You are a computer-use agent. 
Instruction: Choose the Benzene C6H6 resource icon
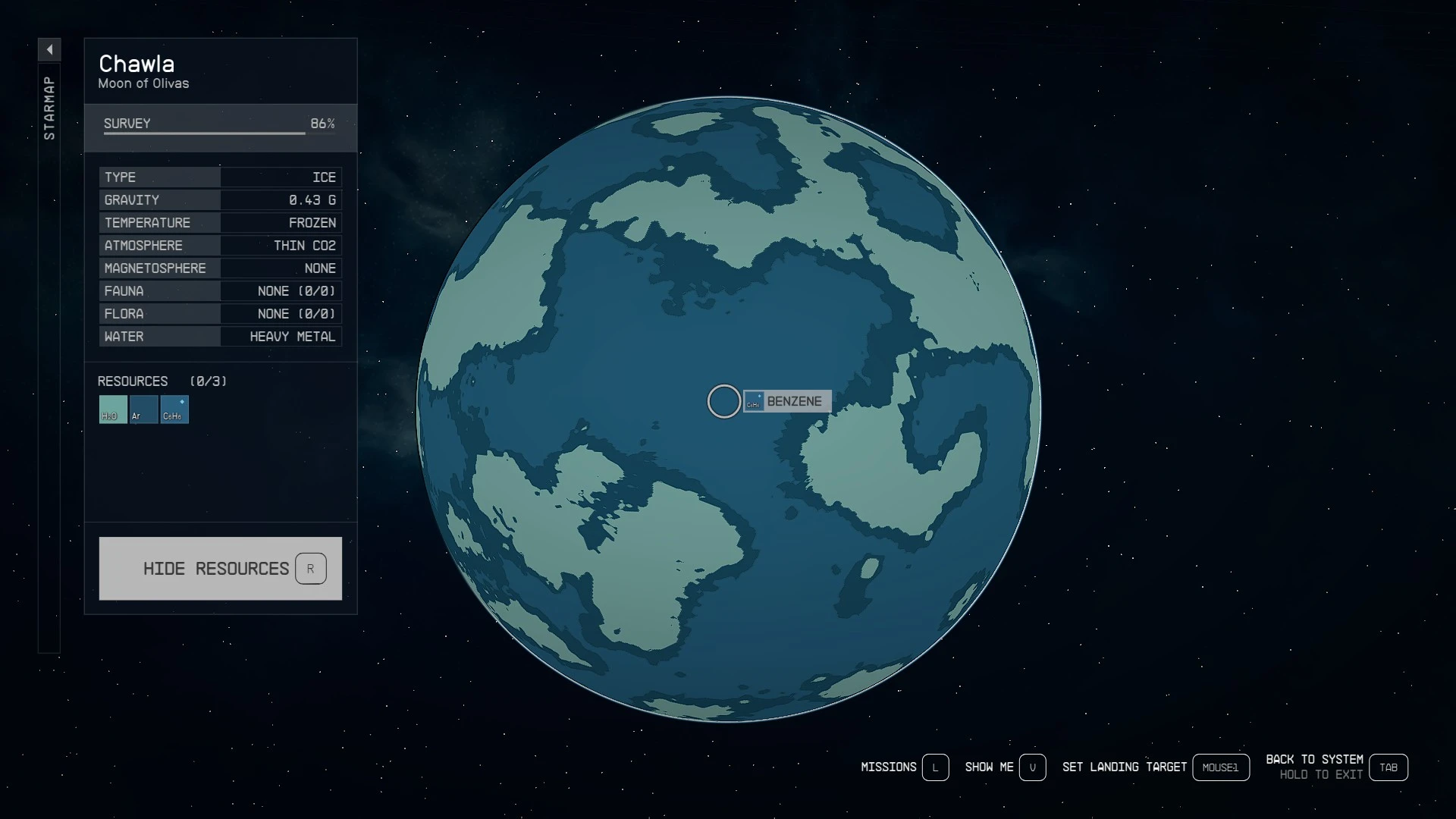174,409
